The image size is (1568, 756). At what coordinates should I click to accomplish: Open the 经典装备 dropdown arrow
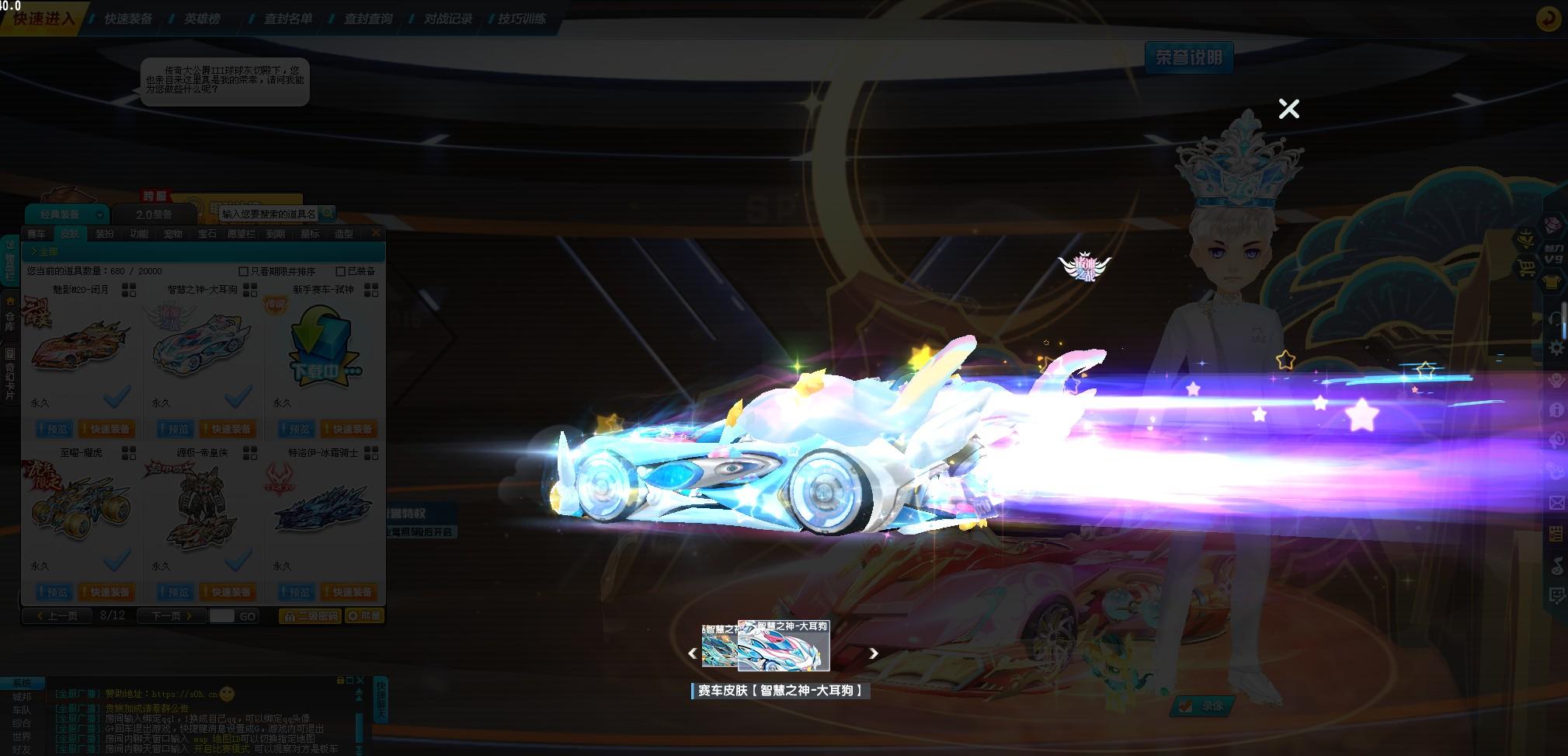(99, 214)
